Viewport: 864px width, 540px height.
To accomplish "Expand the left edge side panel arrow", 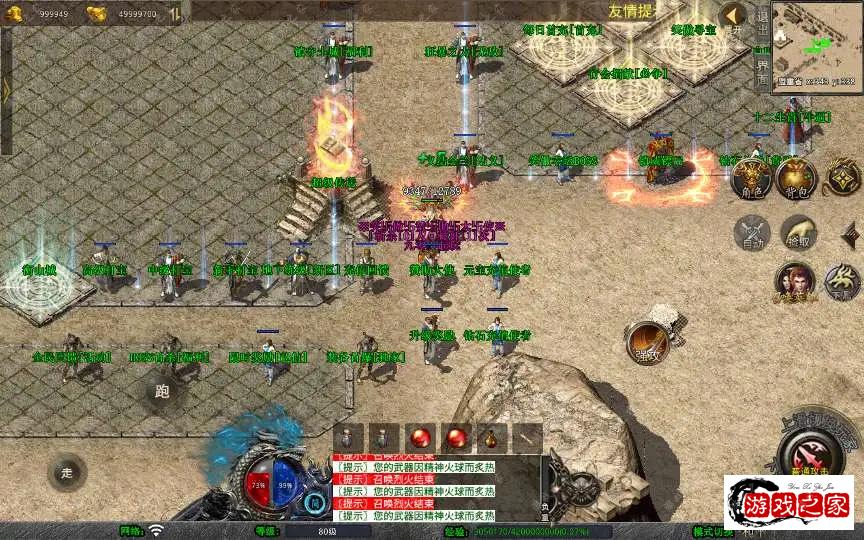I will [6, 90].
